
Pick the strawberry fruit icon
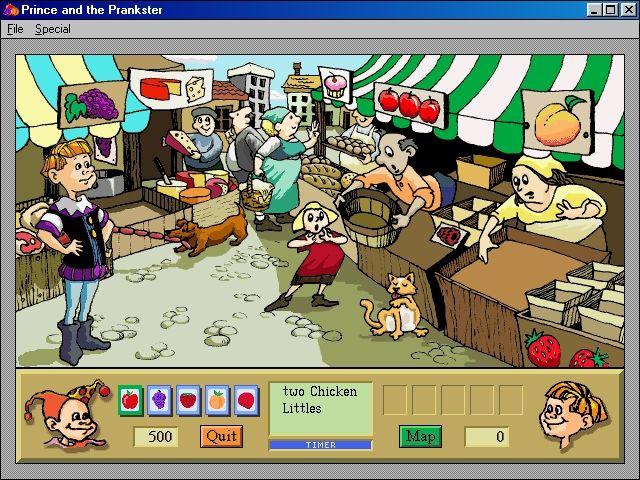188,400
